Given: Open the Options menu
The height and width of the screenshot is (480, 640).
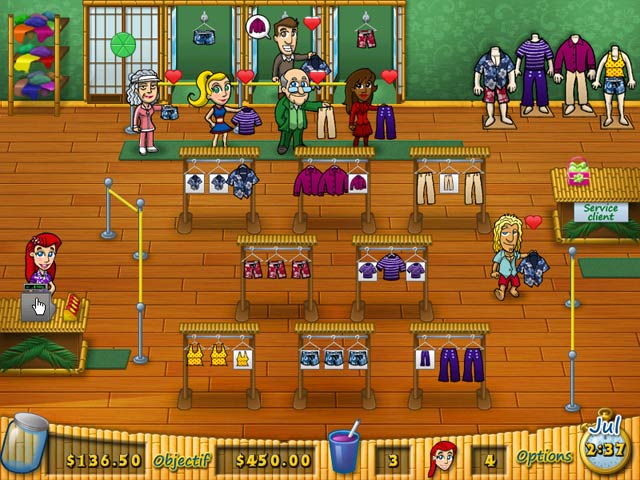Looking at the screenshot, I should click(x=544, y=457).
